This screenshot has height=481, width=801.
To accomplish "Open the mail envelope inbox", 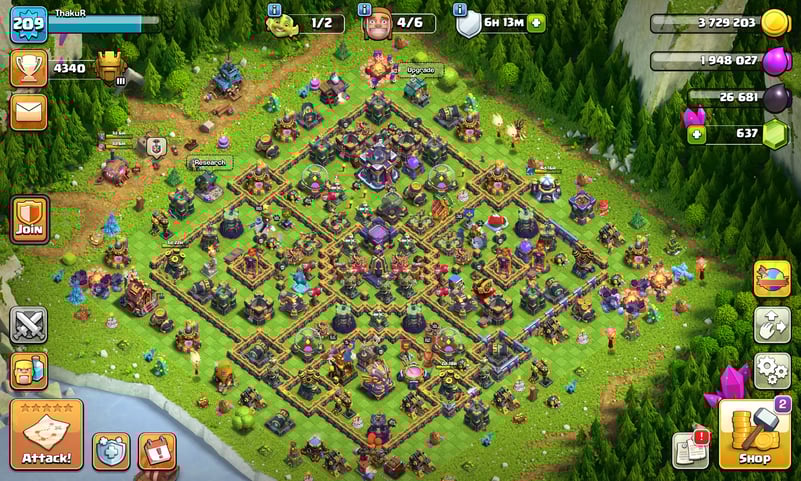I will (x=28, y=111).
